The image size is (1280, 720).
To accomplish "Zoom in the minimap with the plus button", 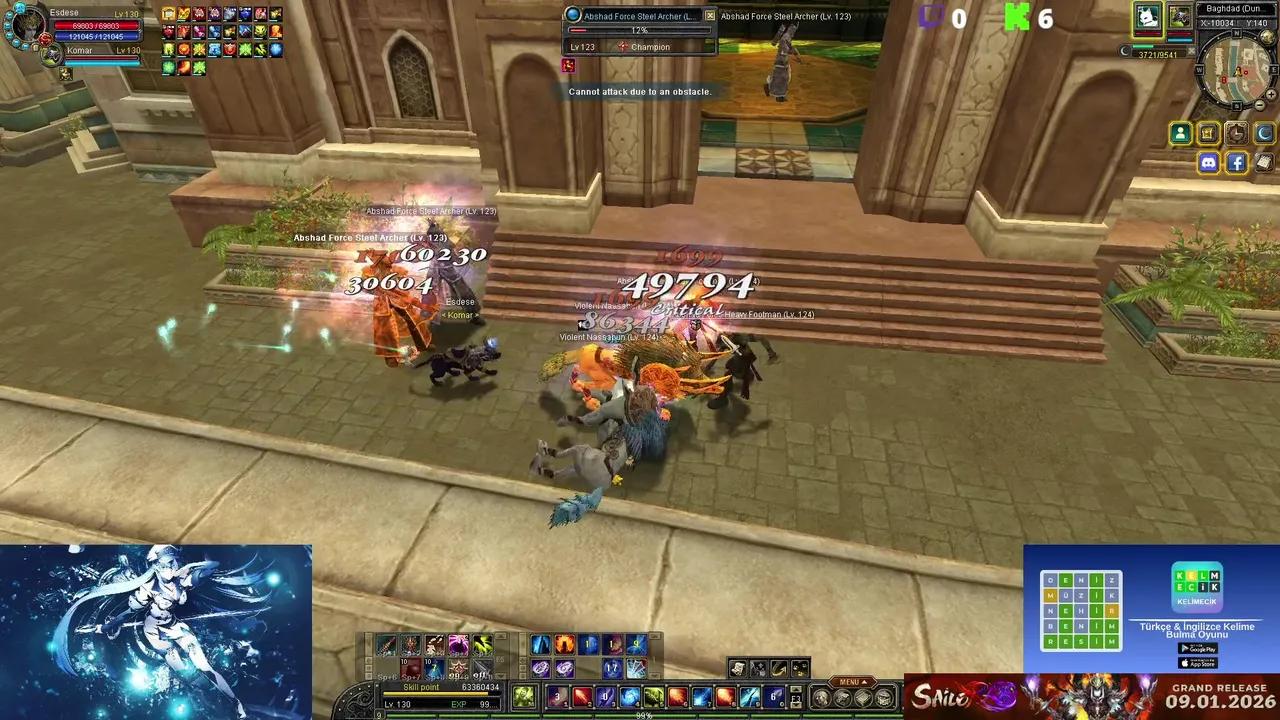I will pos(1270,95).
